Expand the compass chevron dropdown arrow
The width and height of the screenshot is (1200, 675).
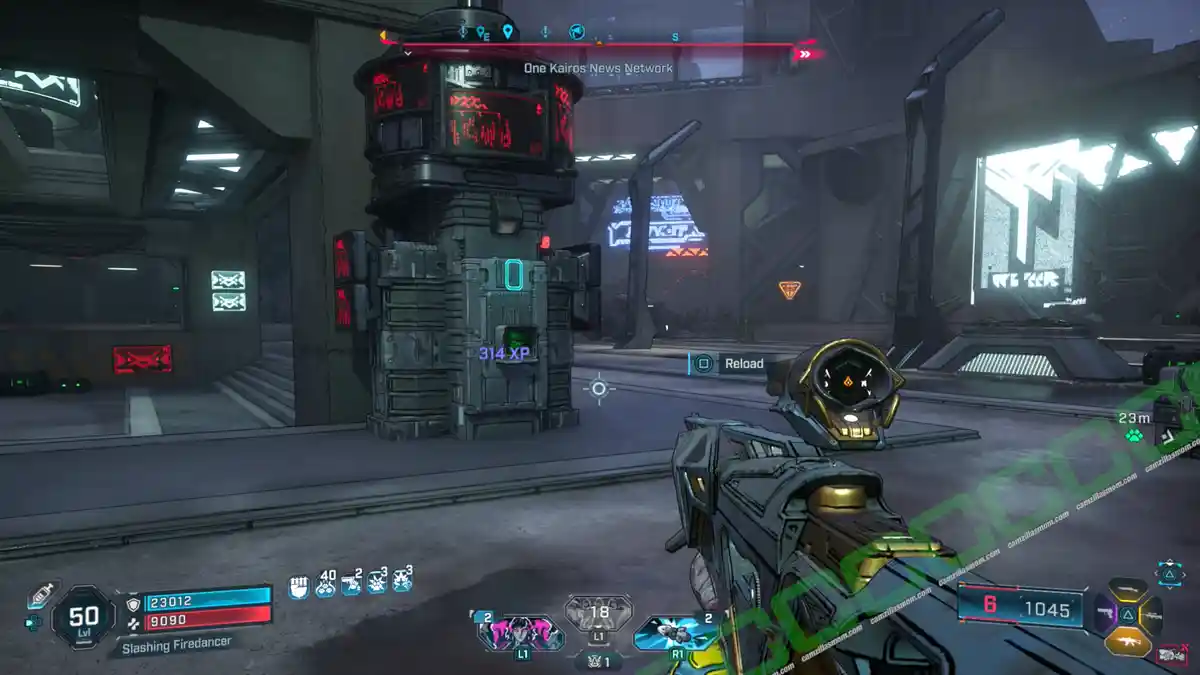(x=408, y=52)
